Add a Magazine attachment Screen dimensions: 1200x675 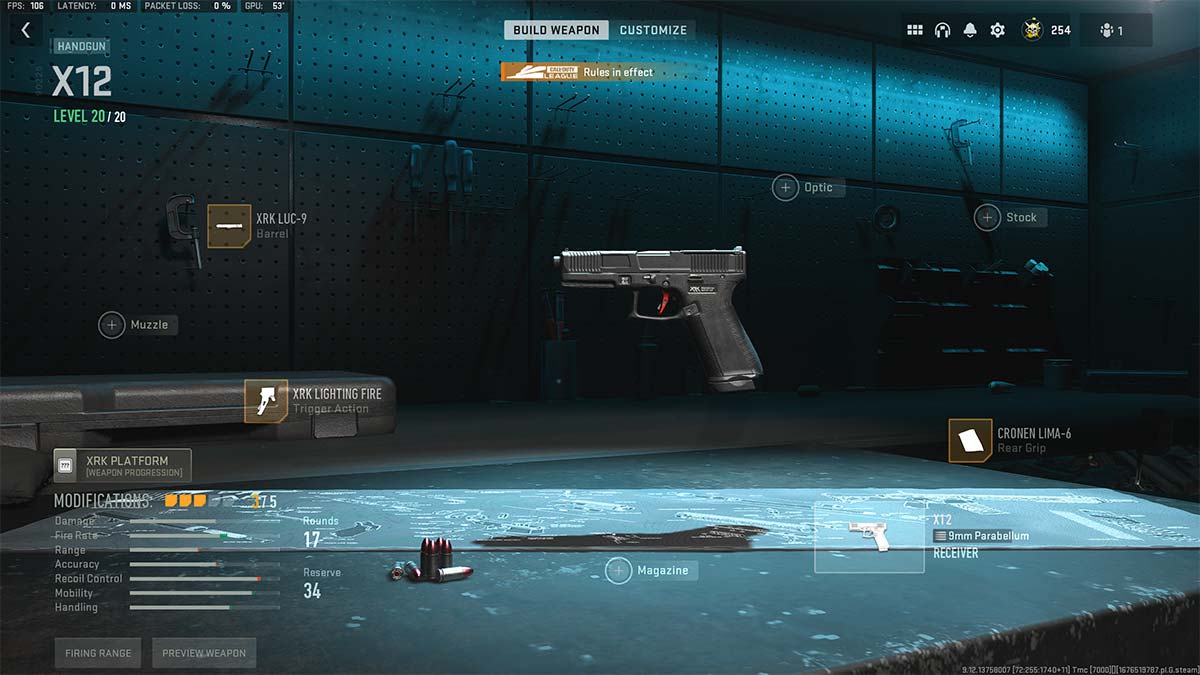coord(619,570)
